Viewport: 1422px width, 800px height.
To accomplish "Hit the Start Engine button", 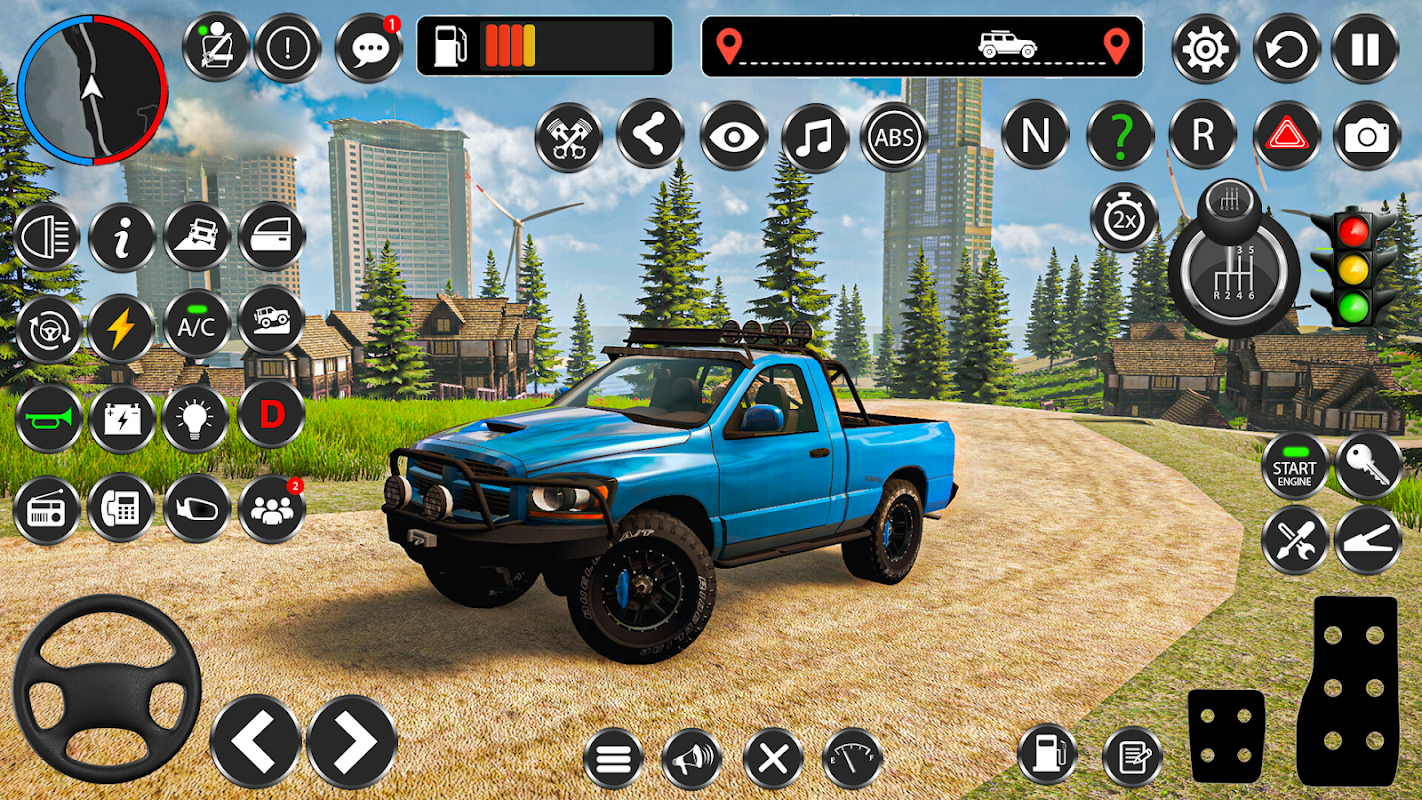I will 1294,467.
